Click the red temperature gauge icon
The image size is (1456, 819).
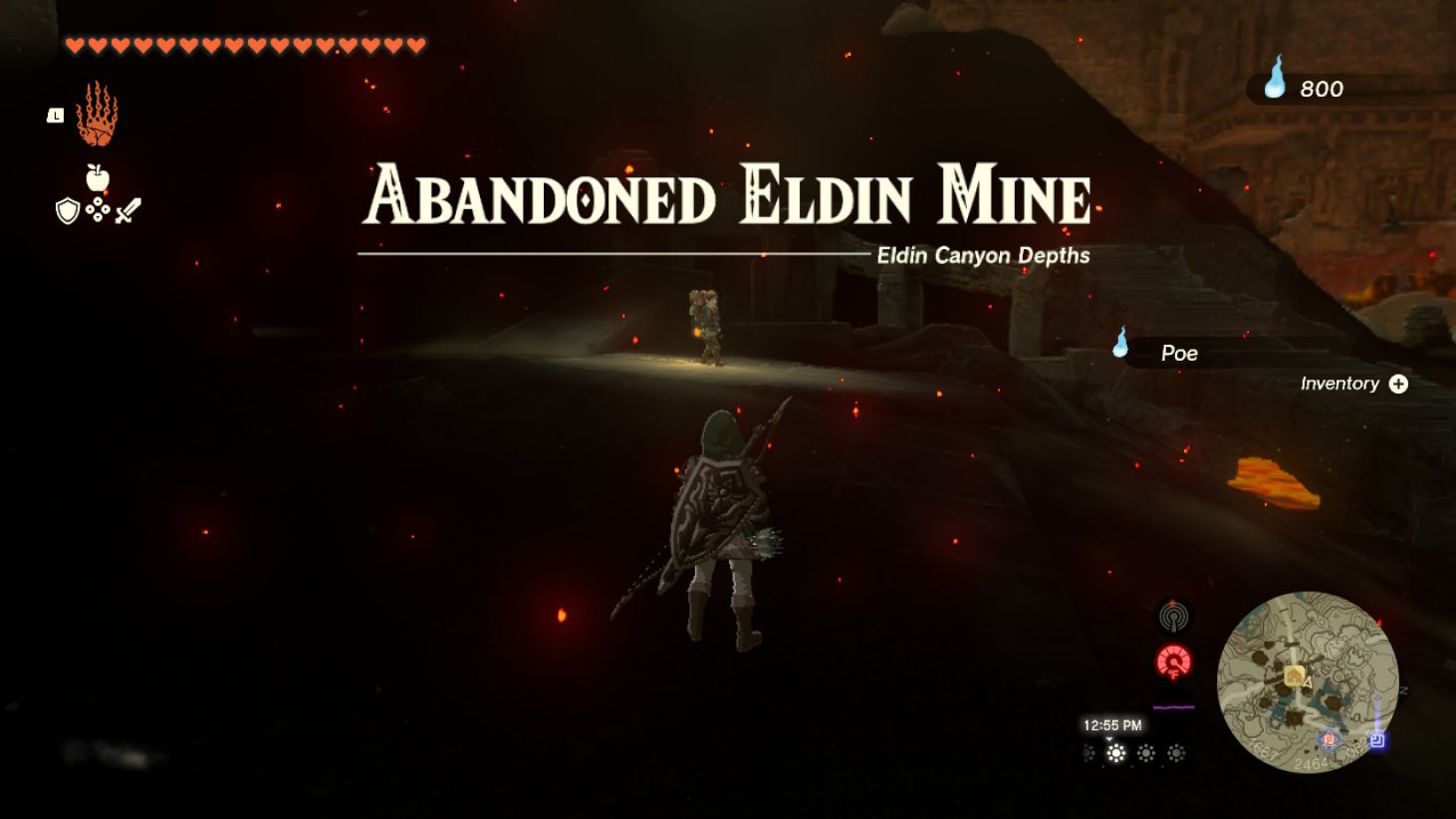click(1175, 663)
